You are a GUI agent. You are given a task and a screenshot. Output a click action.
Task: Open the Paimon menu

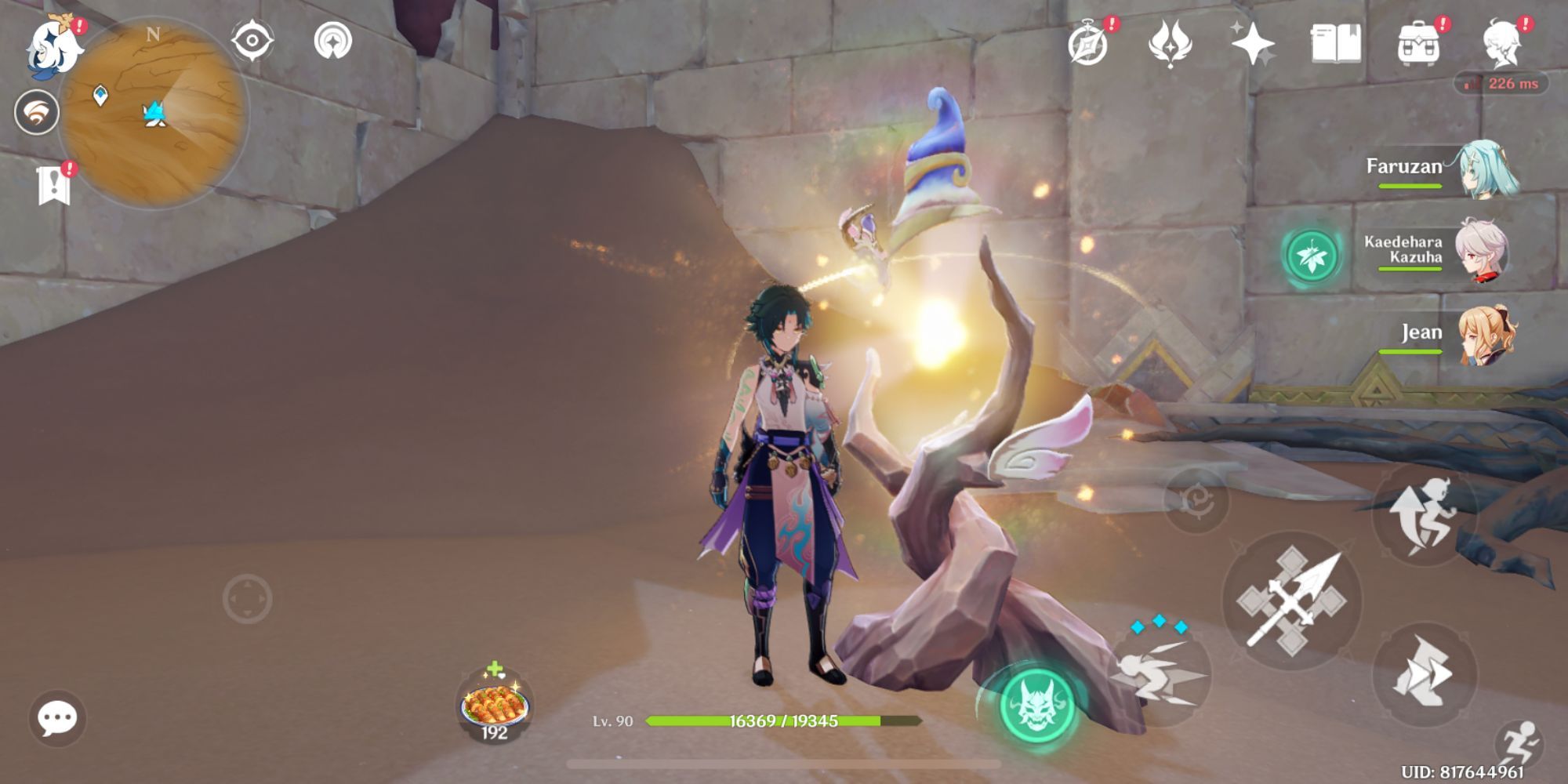pyautogui.click(x=55, y=45)
